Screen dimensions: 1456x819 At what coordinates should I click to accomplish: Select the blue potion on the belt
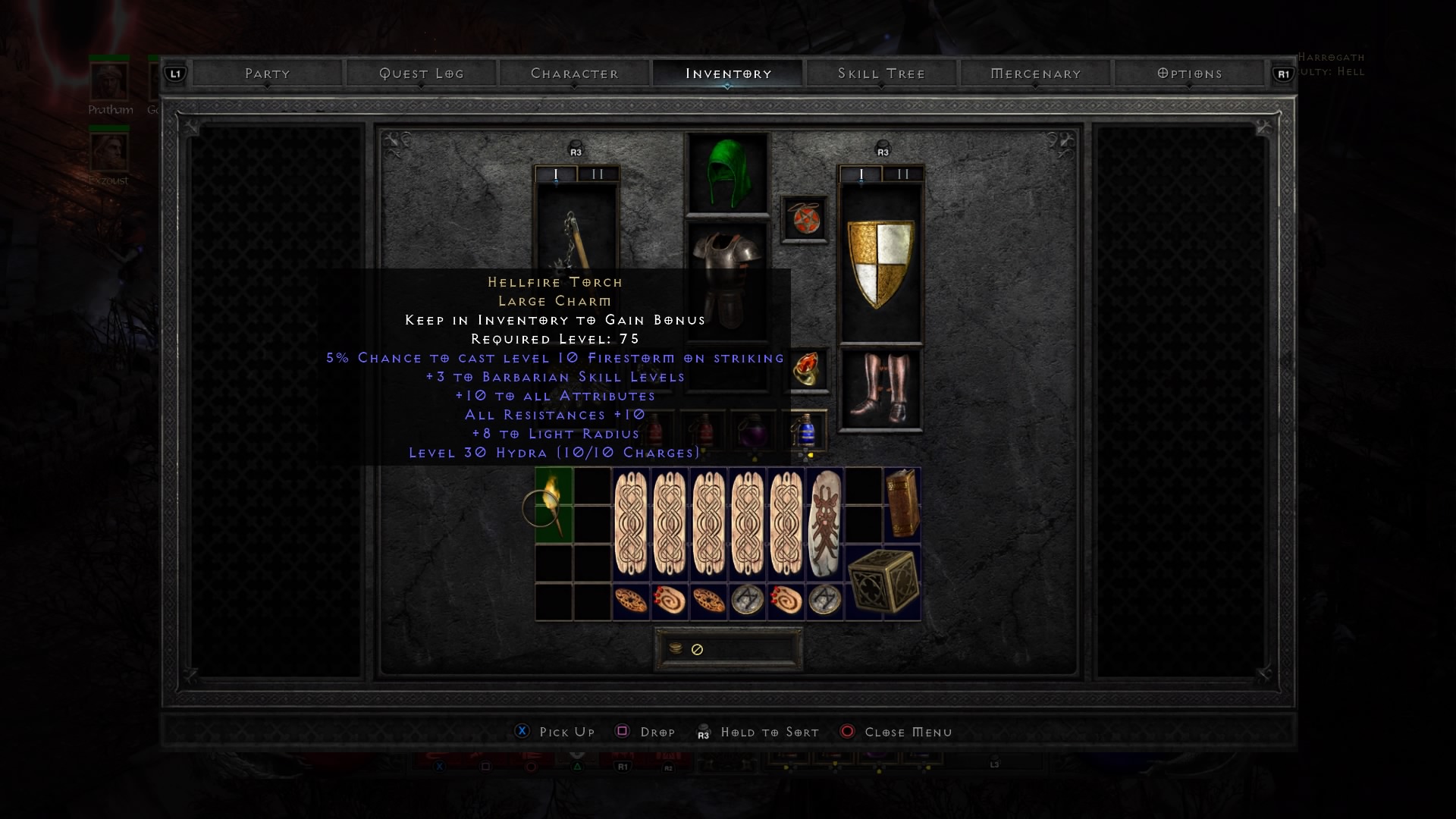[805, 430]
